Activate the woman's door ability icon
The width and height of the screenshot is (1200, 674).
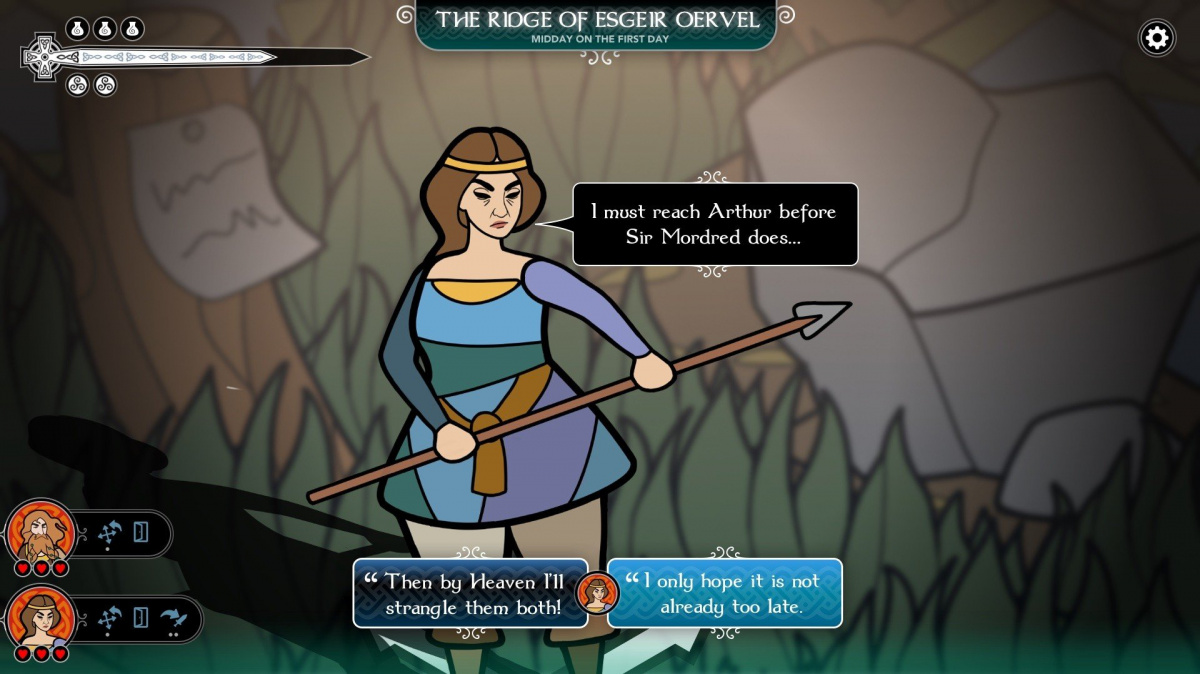(141, 618)
